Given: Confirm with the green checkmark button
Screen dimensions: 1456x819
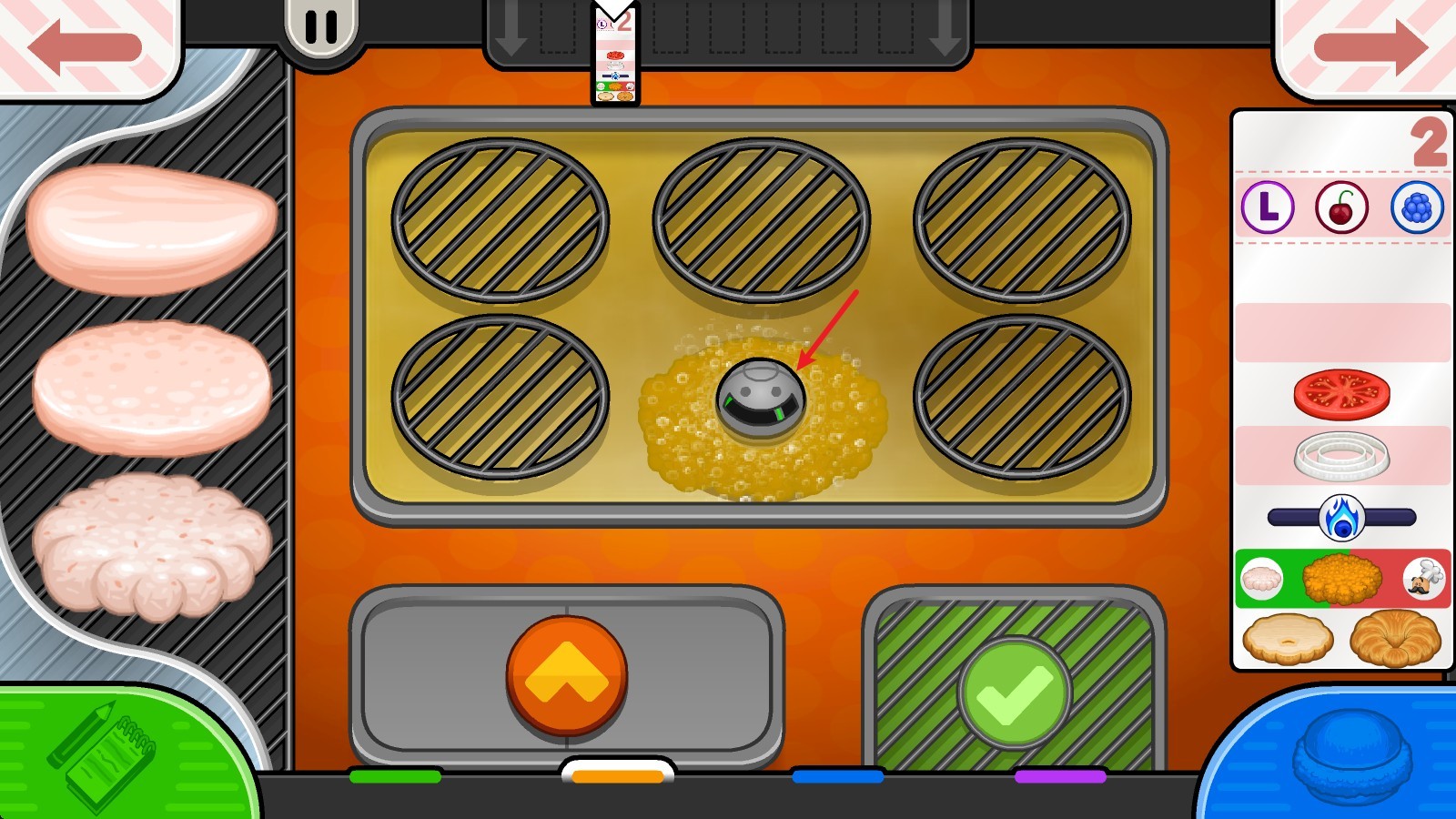Looking at the screenshot, I should [x=1014, y=693].
